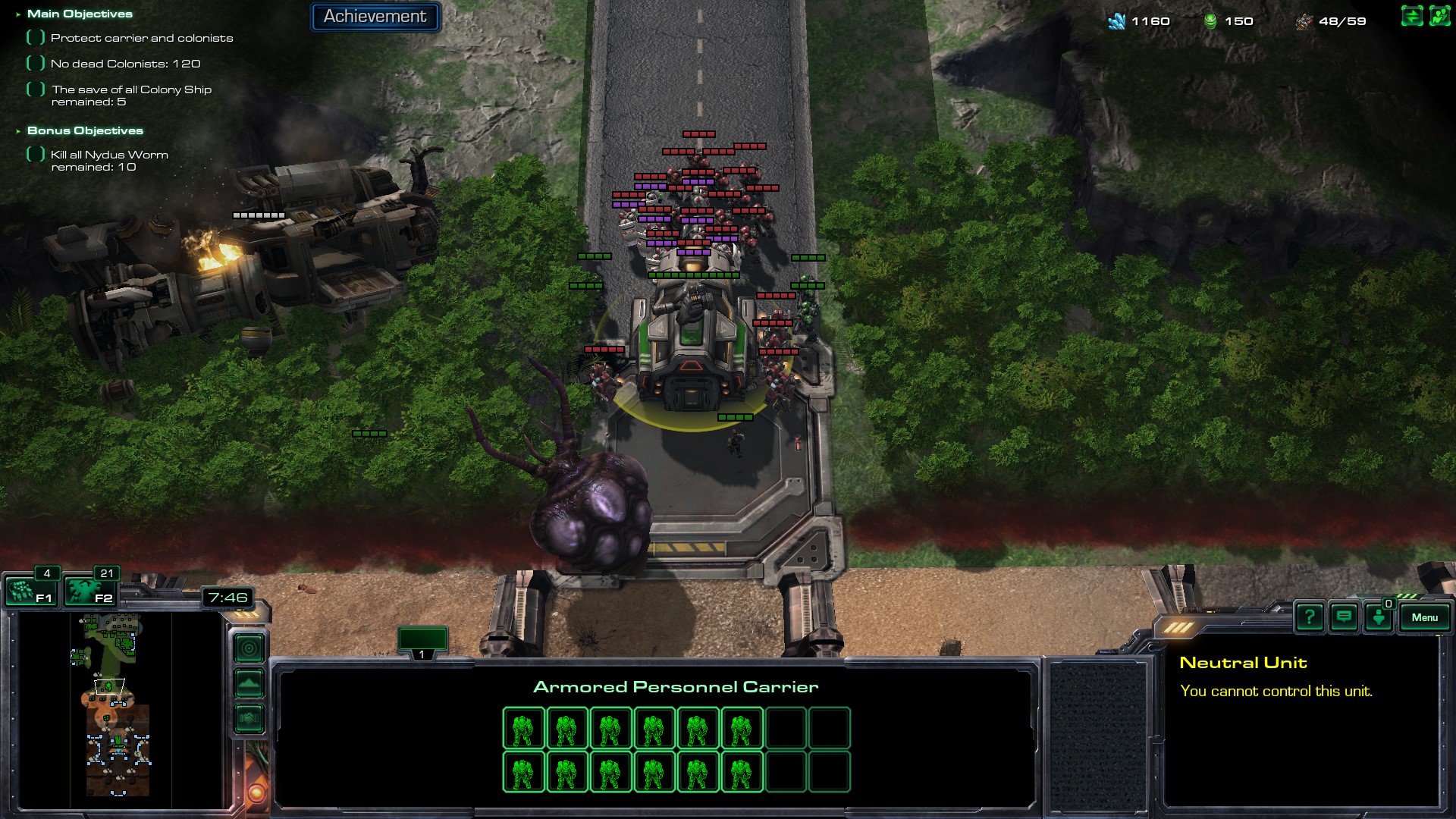Viewport: 1456px width, 819px height.
Task: Open the question mark help button
Action: pyautogui.click(x=1309, y=617)
